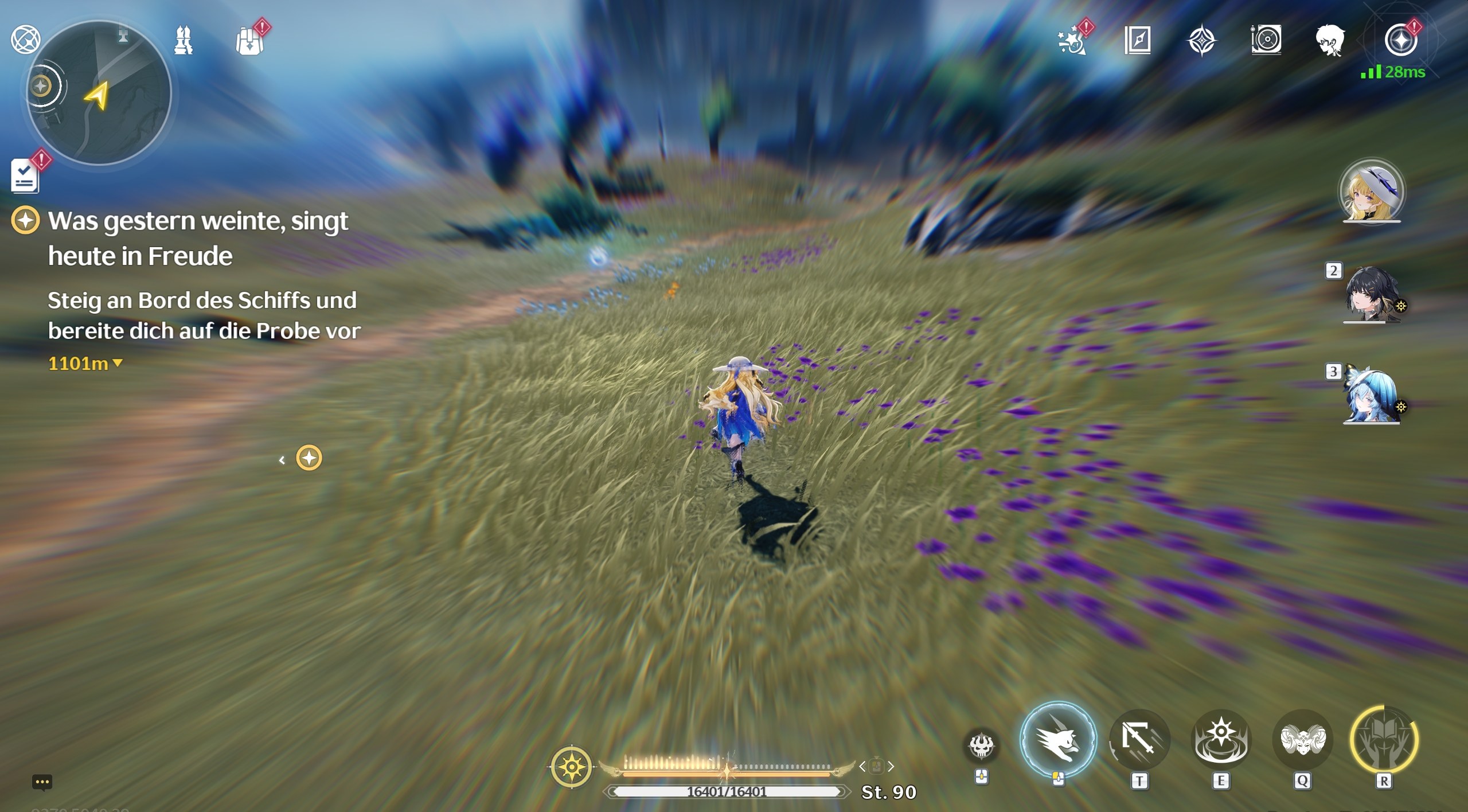1468x812 pixels.
Task: Activate the Resonance Liberation bound to R
Action: point(1385,739)
